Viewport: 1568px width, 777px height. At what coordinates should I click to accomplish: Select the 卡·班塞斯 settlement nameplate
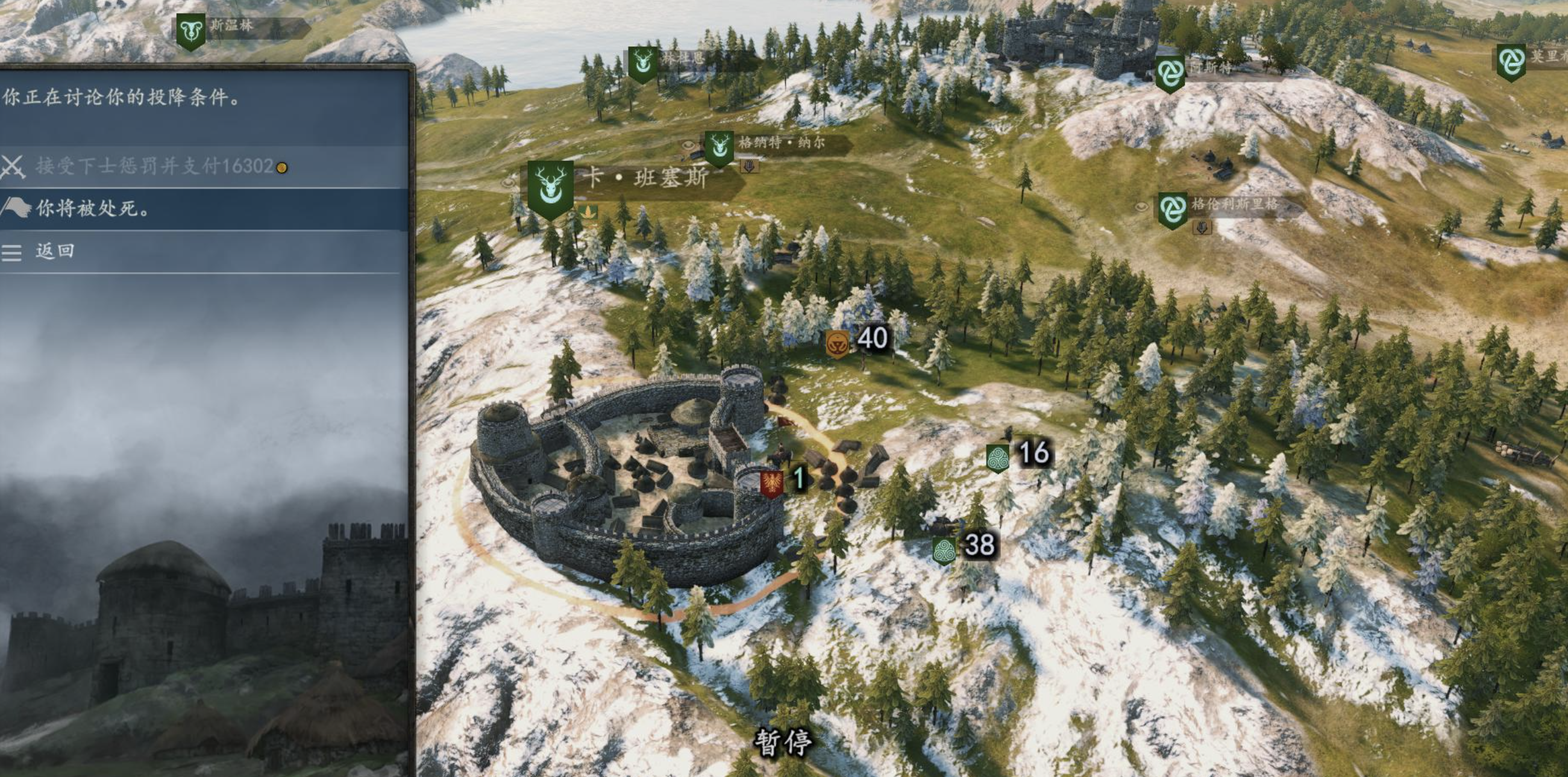[645, 178]
